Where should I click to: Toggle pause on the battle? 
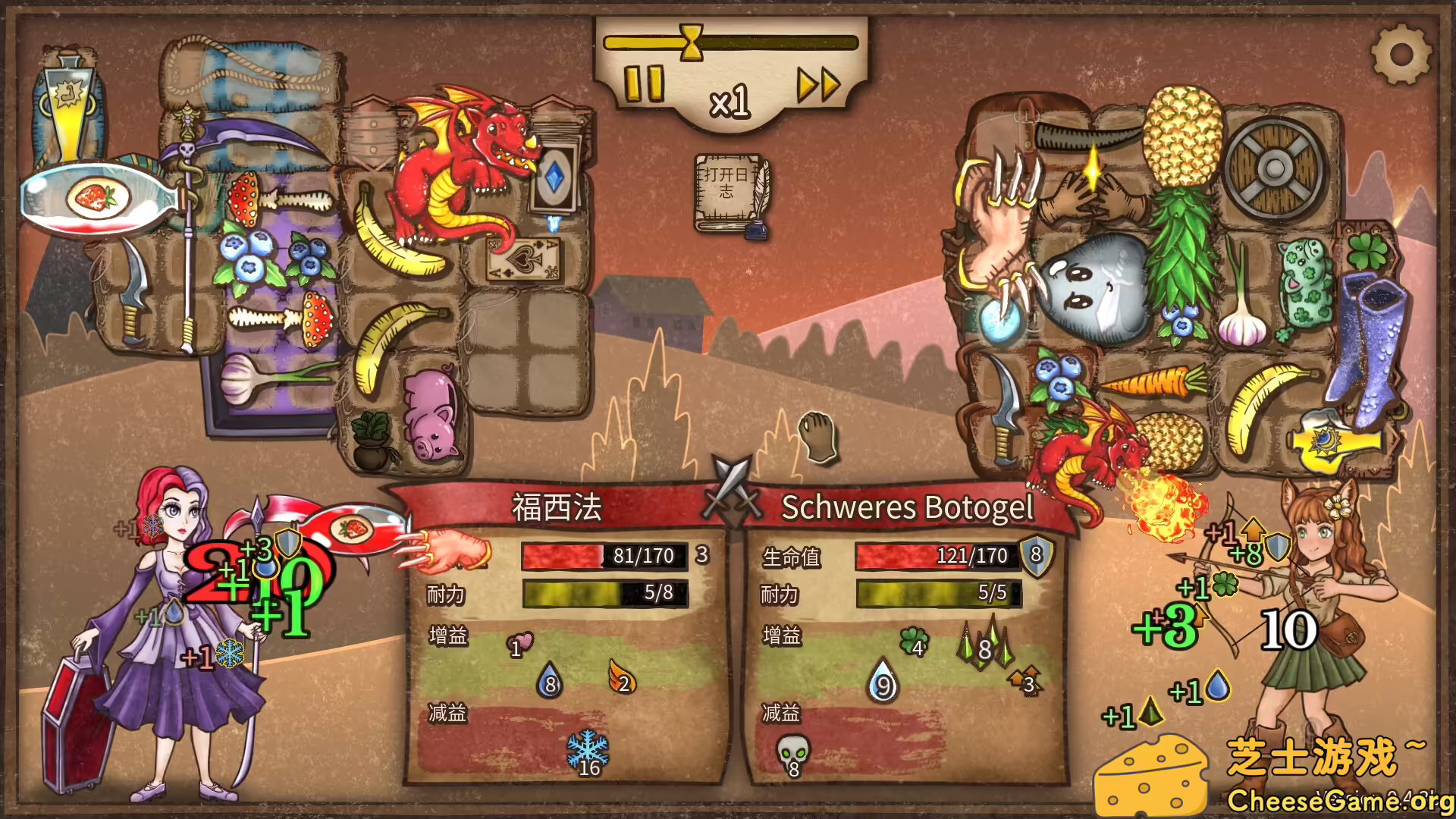[x=643, y=82]
